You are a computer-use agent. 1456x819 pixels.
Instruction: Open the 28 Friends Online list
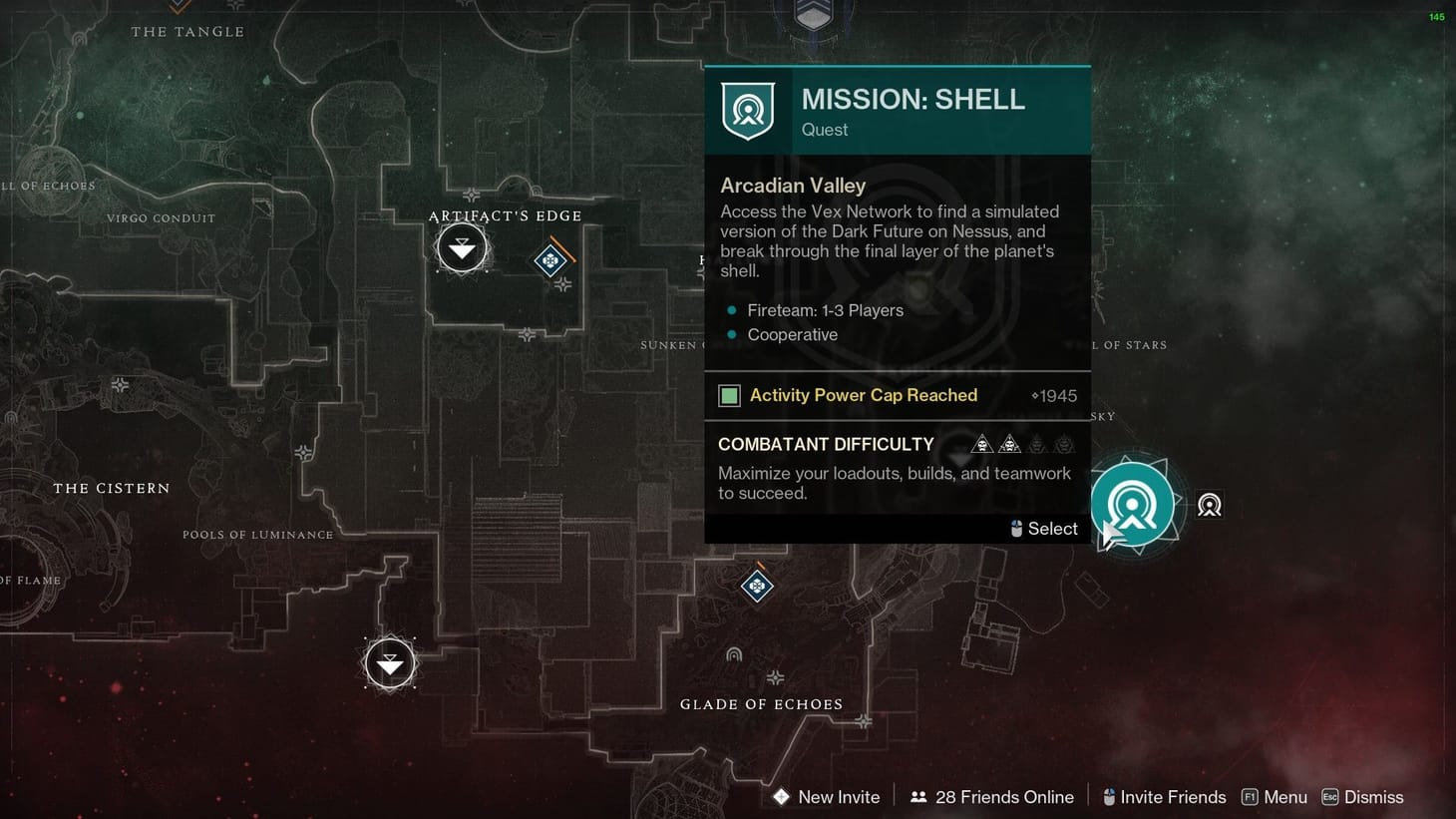pos(1004,796)
